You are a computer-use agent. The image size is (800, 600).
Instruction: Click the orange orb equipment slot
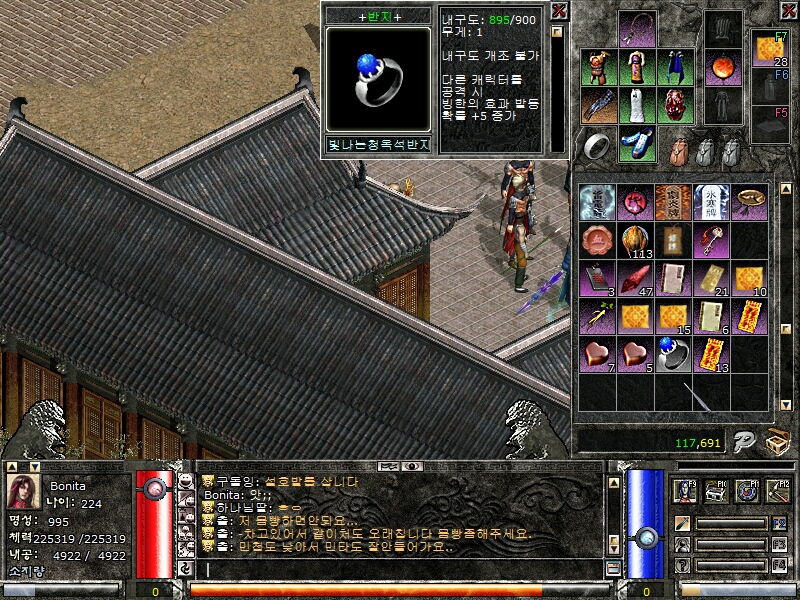tap(723, 68)
